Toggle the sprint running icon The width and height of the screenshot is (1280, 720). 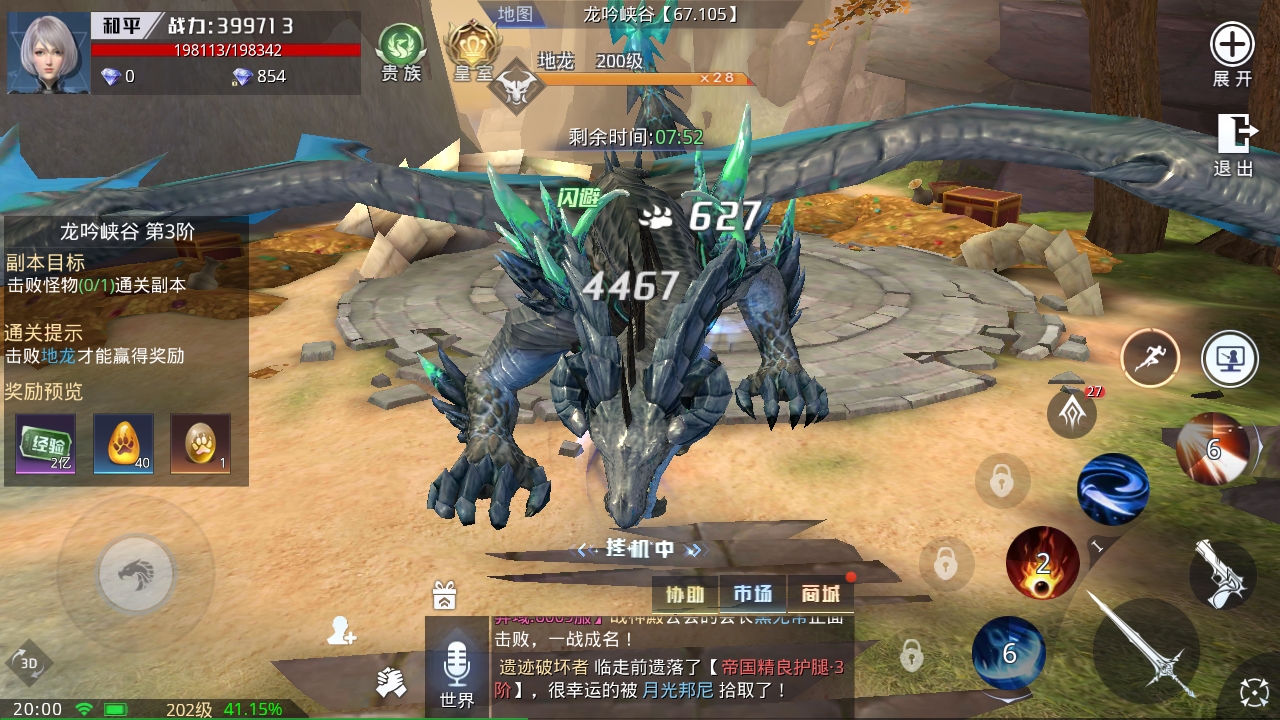1149,357
